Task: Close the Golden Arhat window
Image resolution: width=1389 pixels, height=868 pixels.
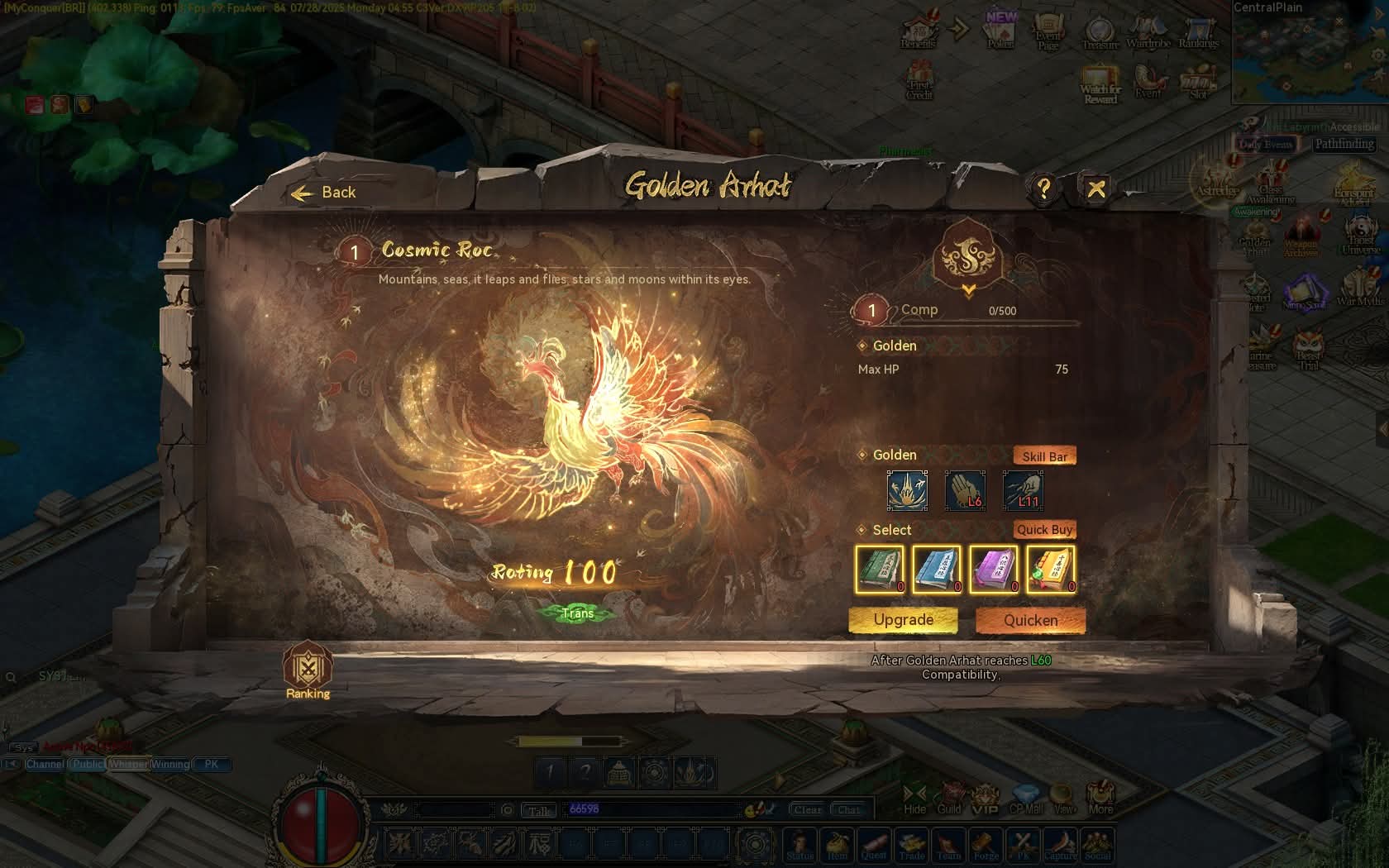Action: pyautogui.click(x=1096, y=189)
